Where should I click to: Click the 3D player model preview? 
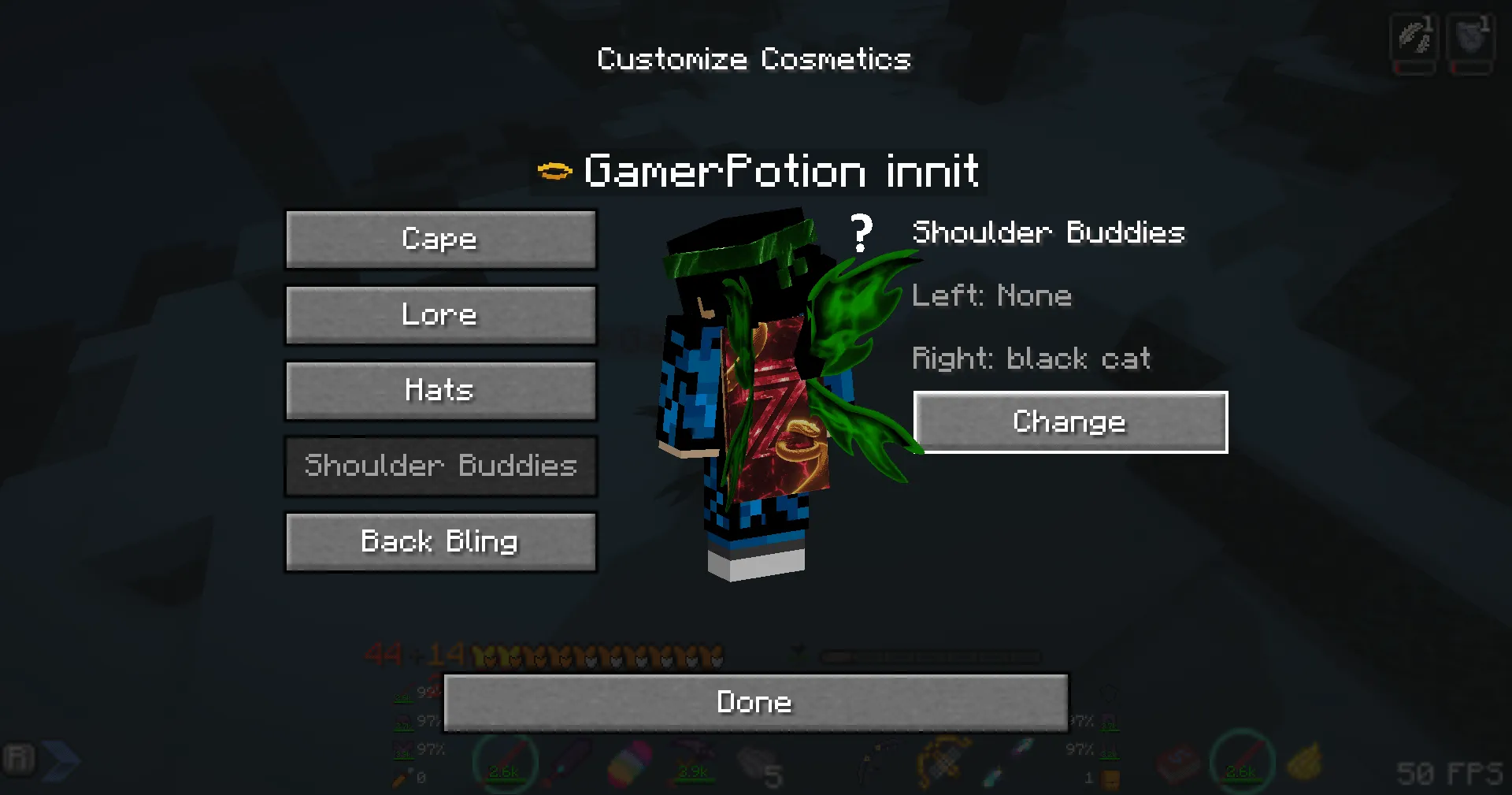coord(748,394)
